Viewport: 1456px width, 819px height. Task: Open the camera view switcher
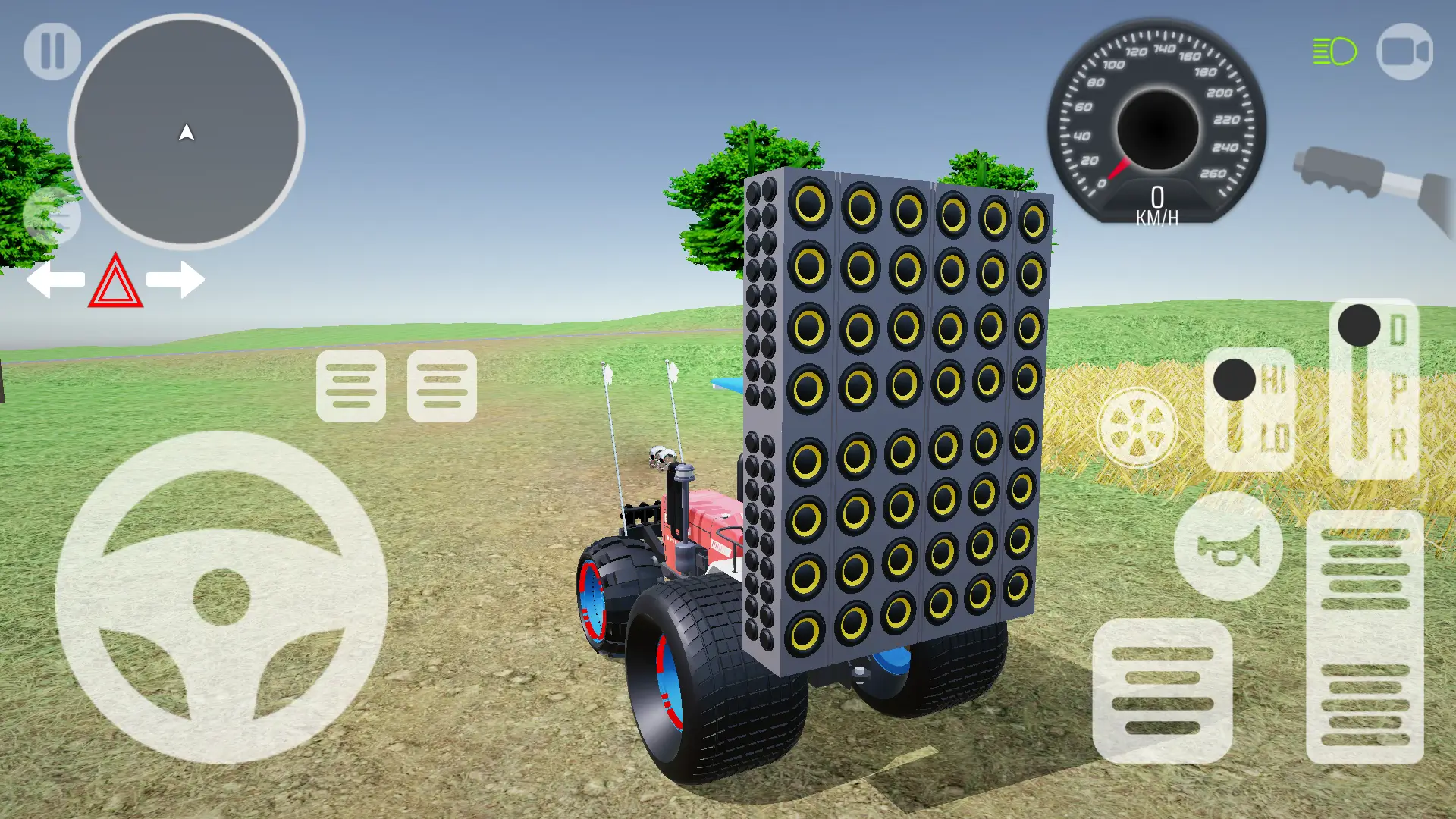coord(1404,51)
